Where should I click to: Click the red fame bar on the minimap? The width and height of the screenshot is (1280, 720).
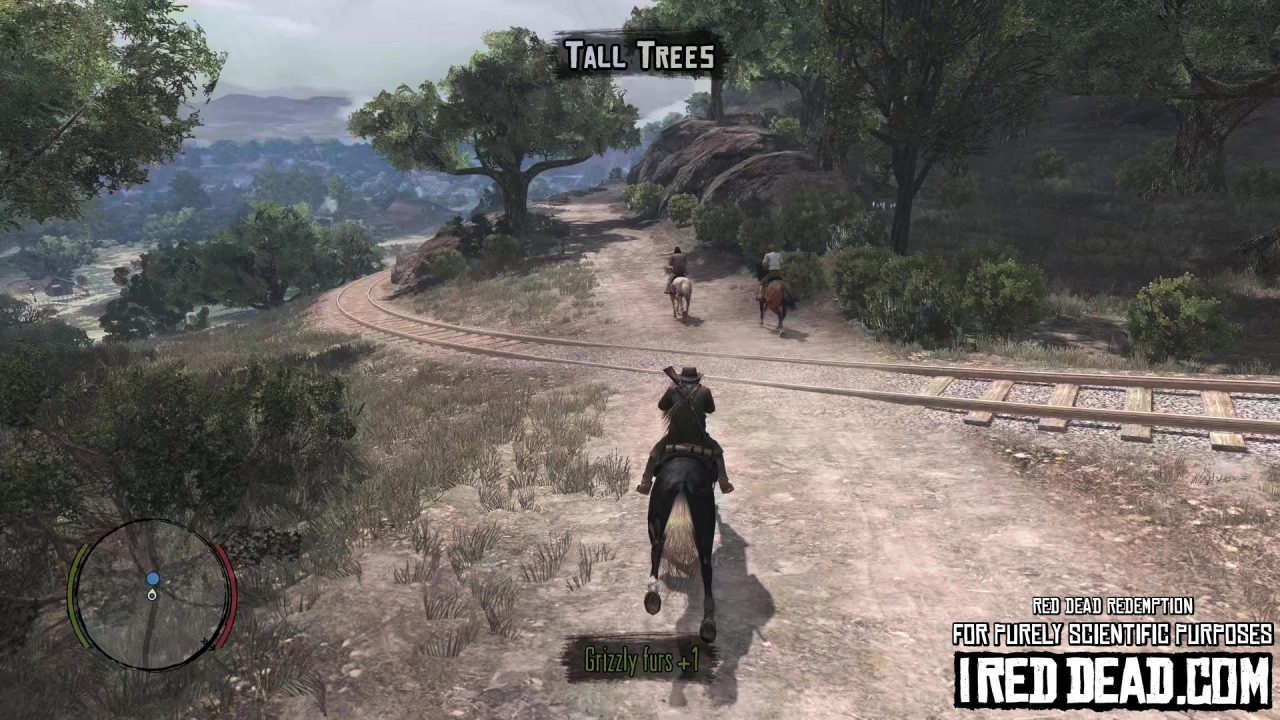coord(230,592)
